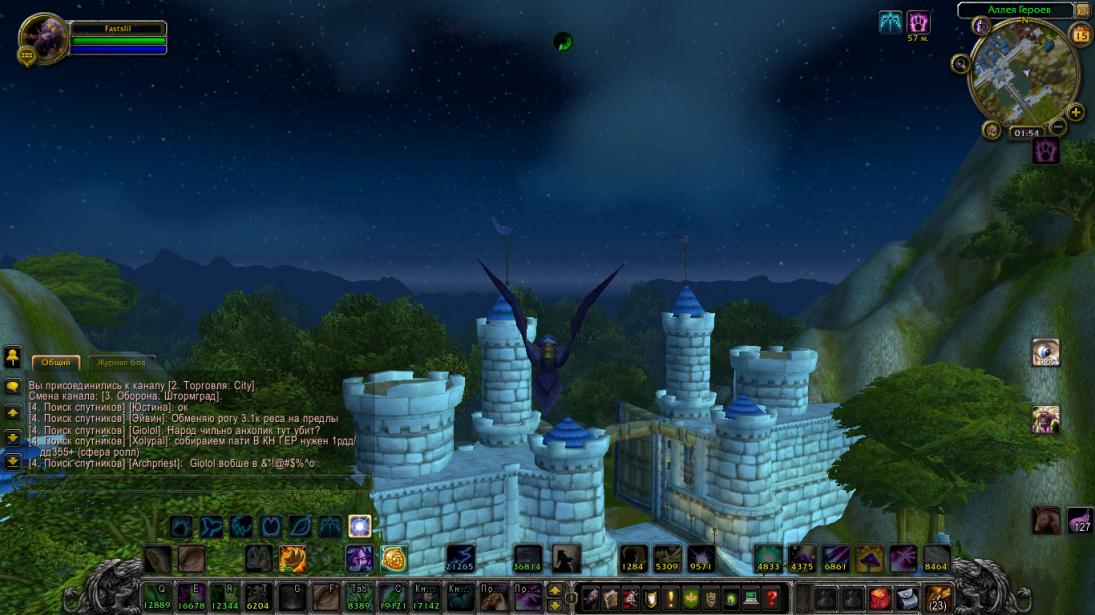Switch to the Общий chat tab
Image resolution: width=1095 pixels, height=615 pixels.
pos(56,363)
